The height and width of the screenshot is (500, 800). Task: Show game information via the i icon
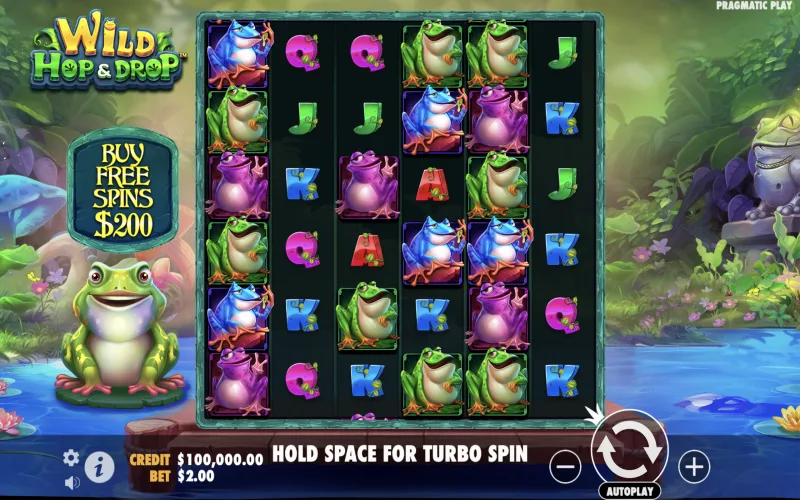(99, 465)
